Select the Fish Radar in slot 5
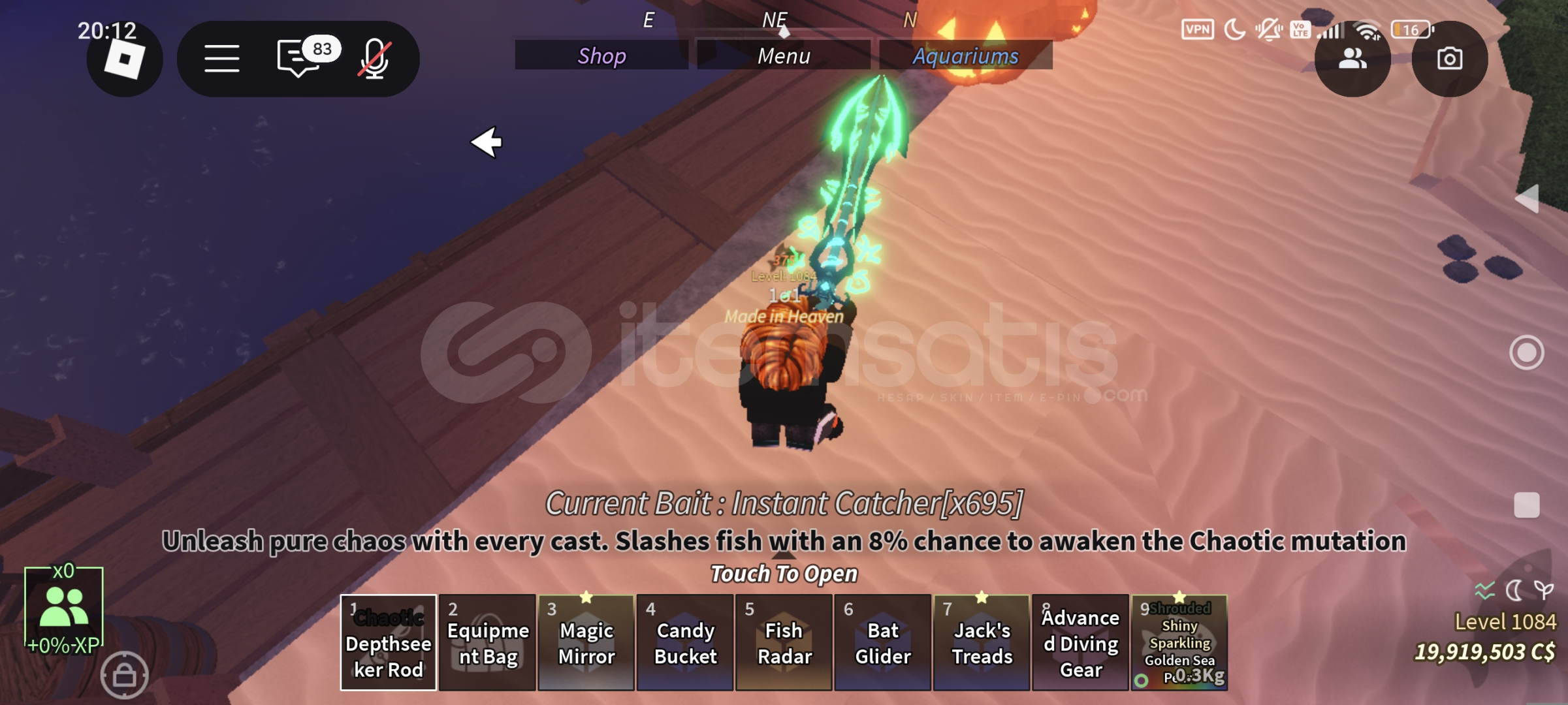Image resolution: width=1568 pixels, height=705 pixels. coord(784,643)
